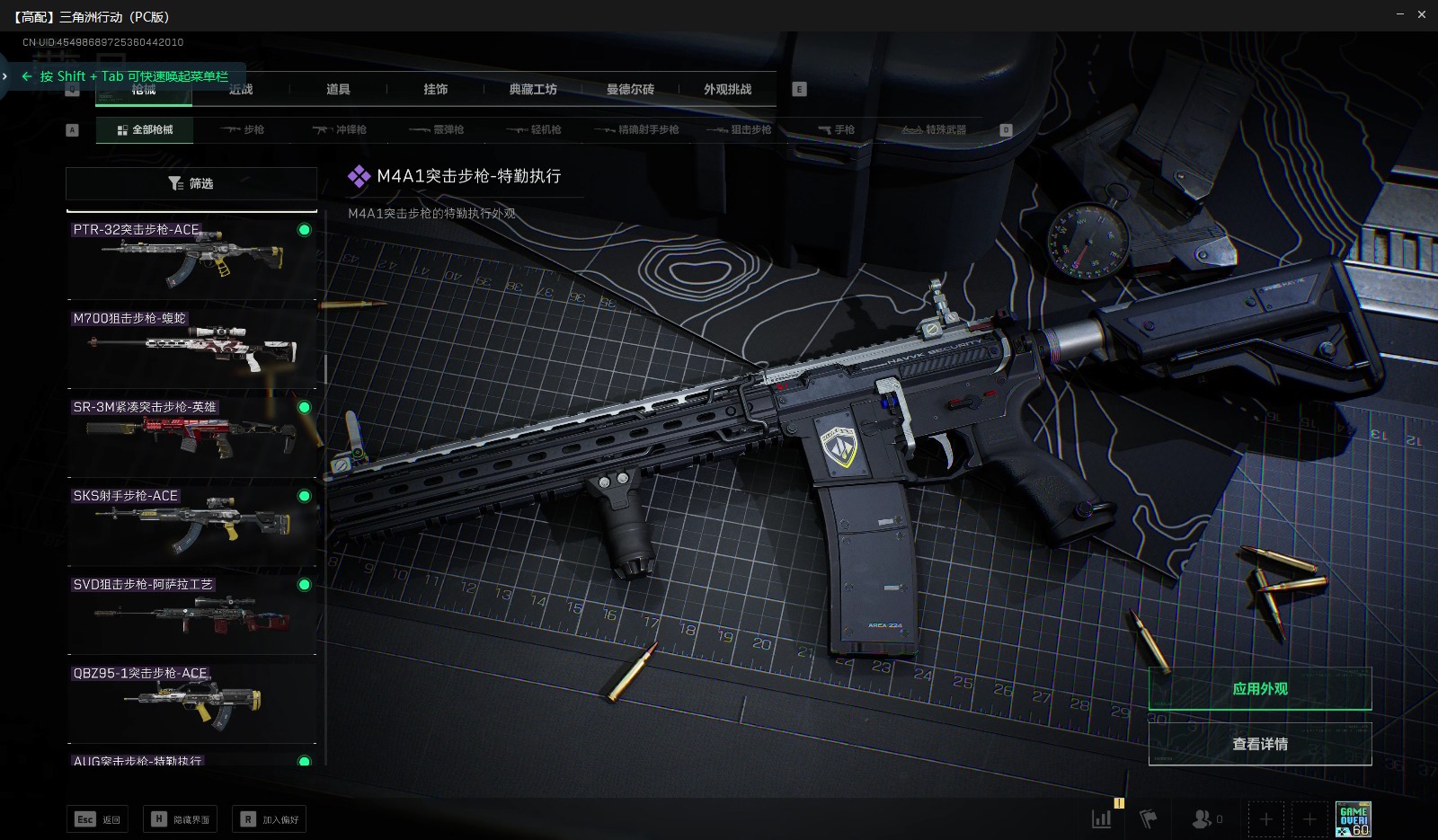Show the 全部枪械 weapon category

145,129
